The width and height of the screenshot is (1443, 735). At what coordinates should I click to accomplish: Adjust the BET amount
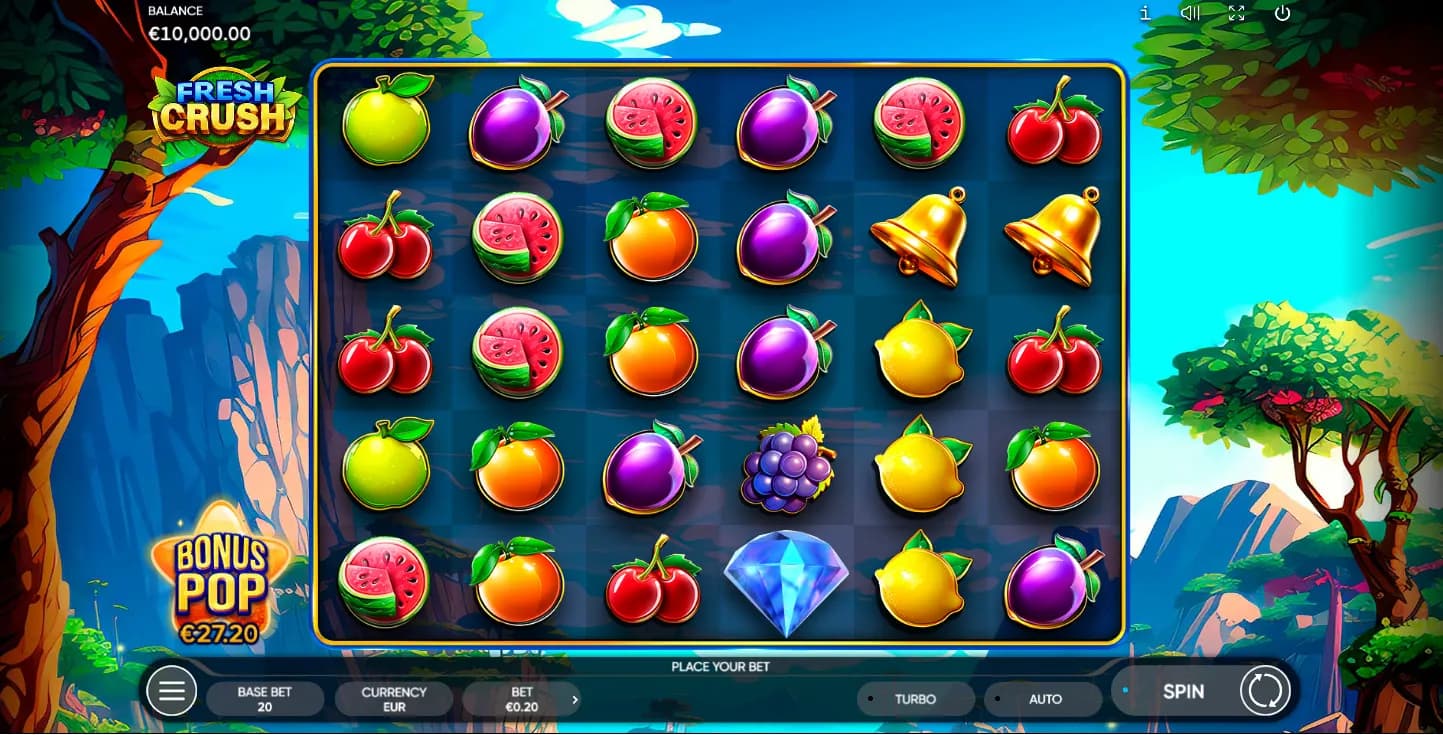(x=521, y=699)
